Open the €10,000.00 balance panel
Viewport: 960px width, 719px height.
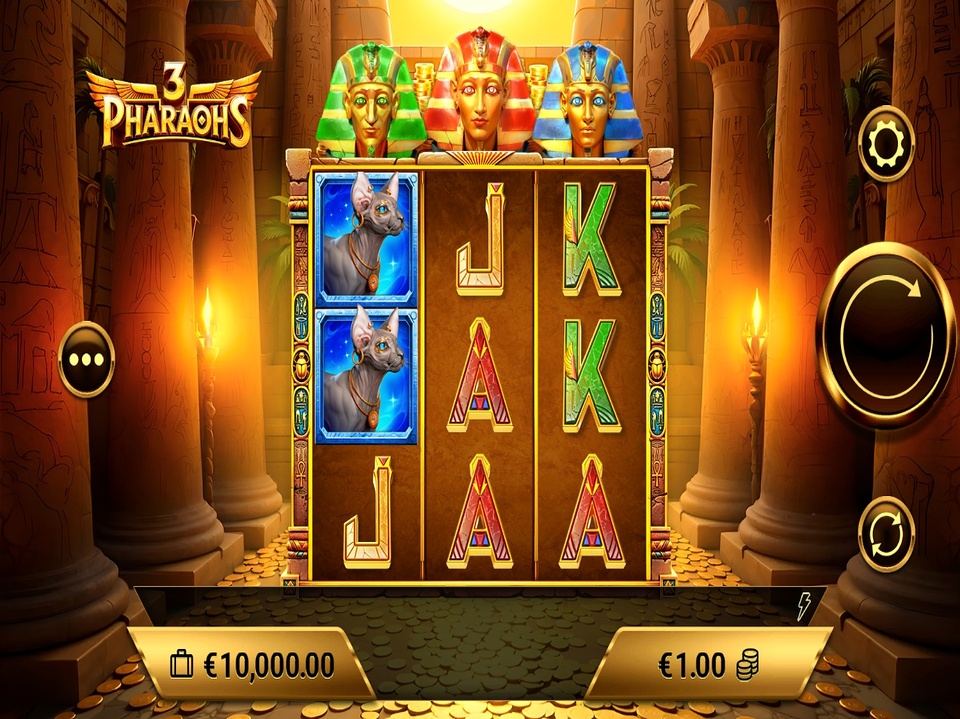[x=253, y=663]
